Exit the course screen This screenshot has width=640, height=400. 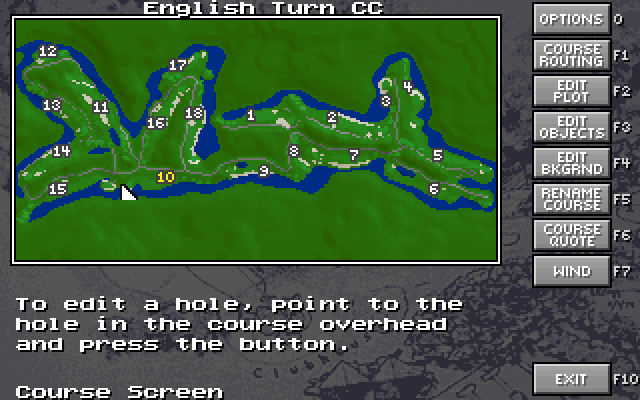pyautogui.click(x=571, y=379)
